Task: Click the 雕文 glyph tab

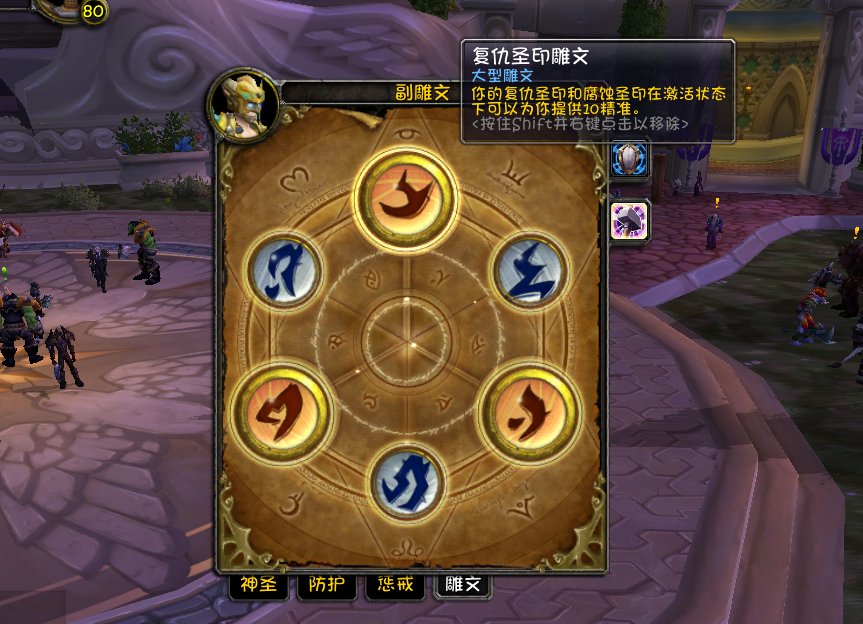Action: [x=462, y=586]
